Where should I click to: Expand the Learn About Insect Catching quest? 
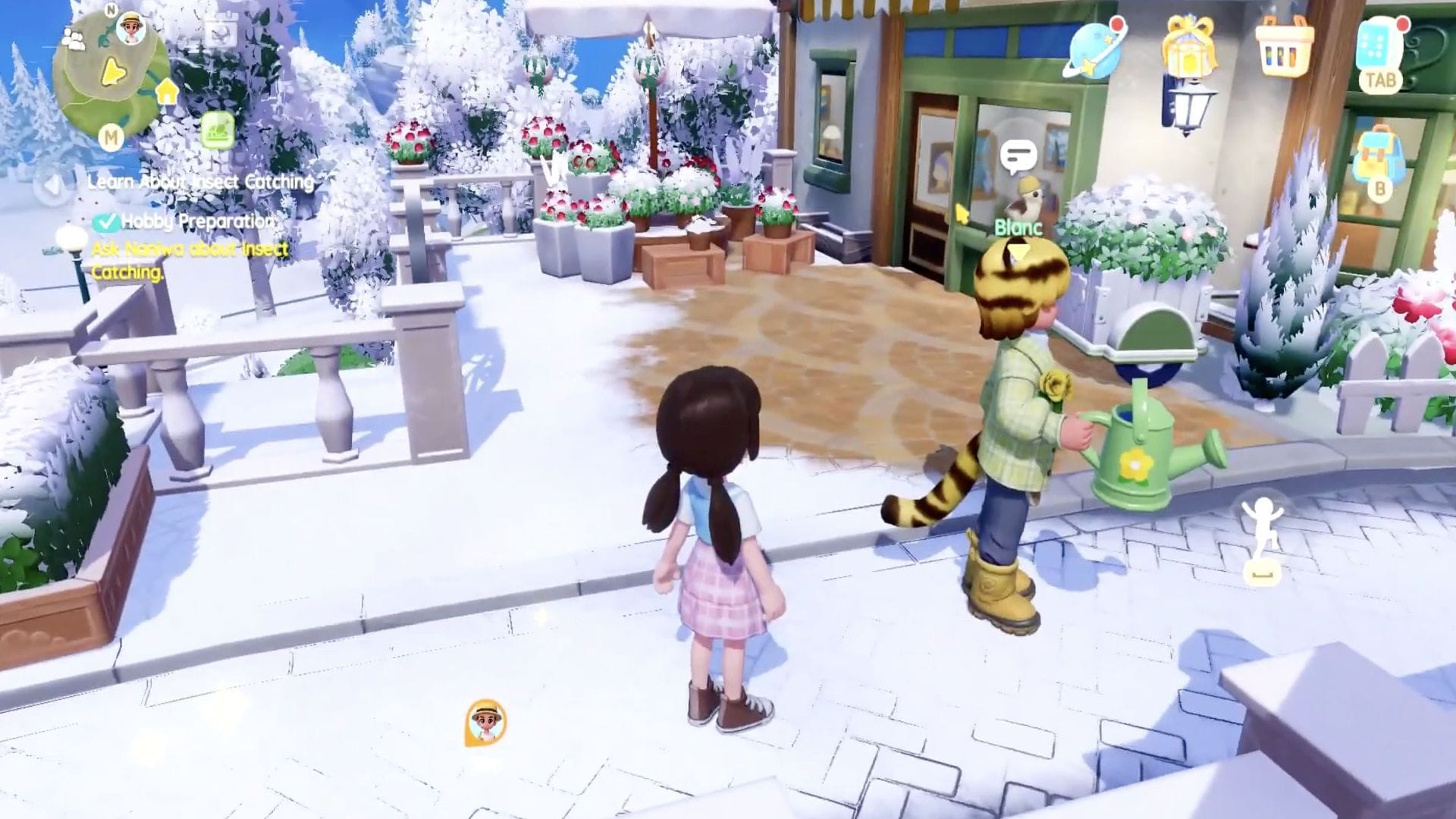coord(200,182)
